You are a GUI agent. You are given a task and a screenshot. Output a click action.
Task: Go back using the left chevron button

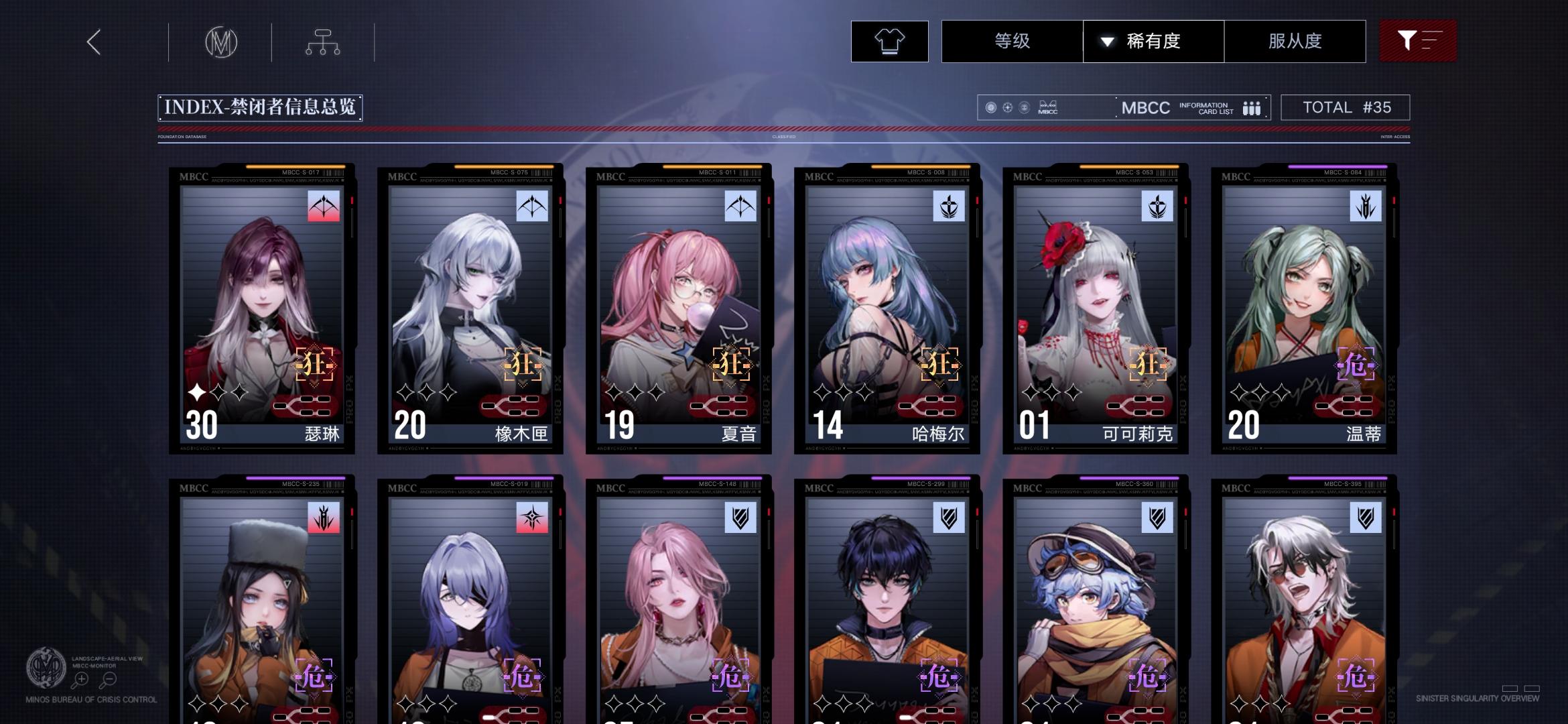point(92,42)
